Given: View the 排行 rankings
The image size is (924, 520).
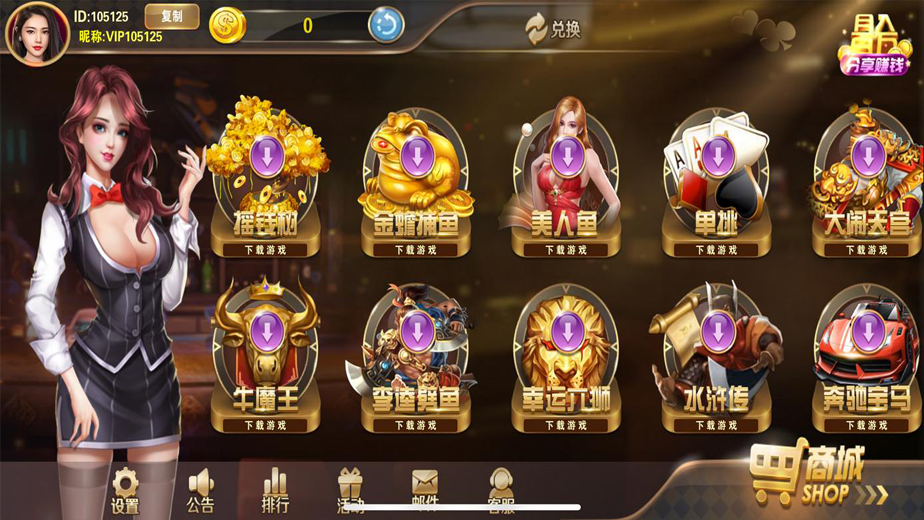Looking at the screenshot, I should 275,491.
